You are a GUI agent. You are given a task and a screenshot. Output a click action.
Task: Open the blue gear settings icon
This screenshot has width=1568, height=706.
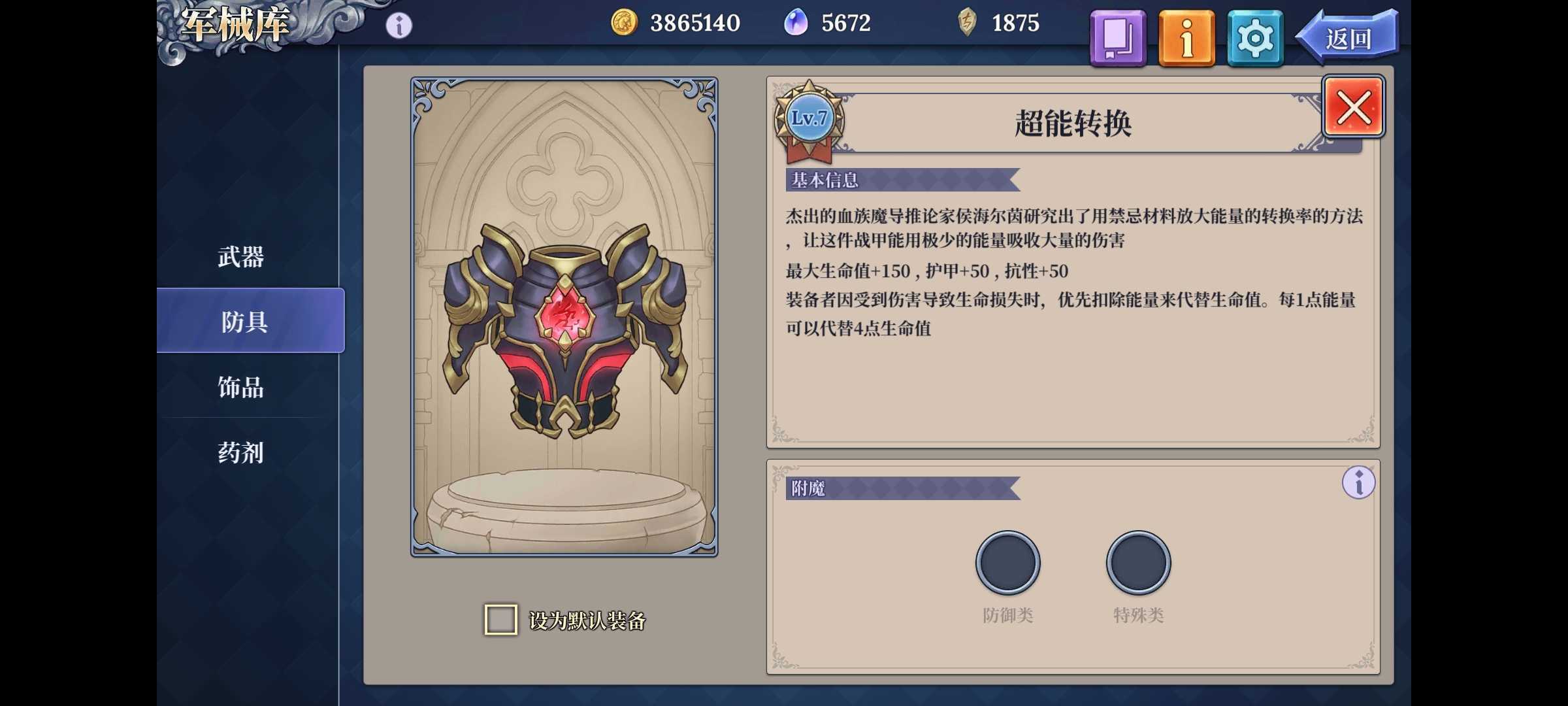click(x=1254, y=37)
